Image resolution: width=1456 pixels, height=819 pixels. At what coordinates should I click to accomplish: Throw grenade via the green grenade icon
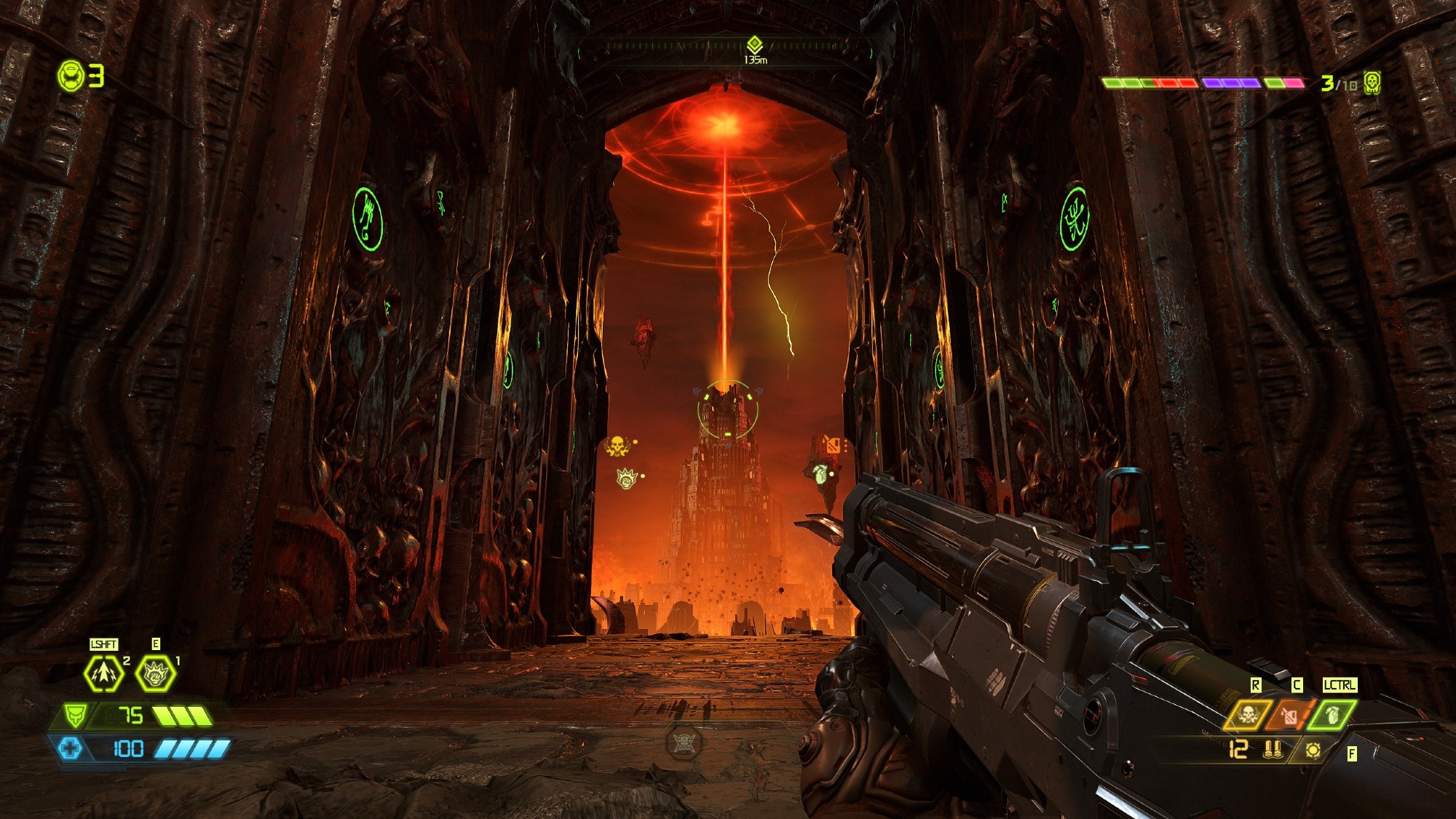point(1332,715)
